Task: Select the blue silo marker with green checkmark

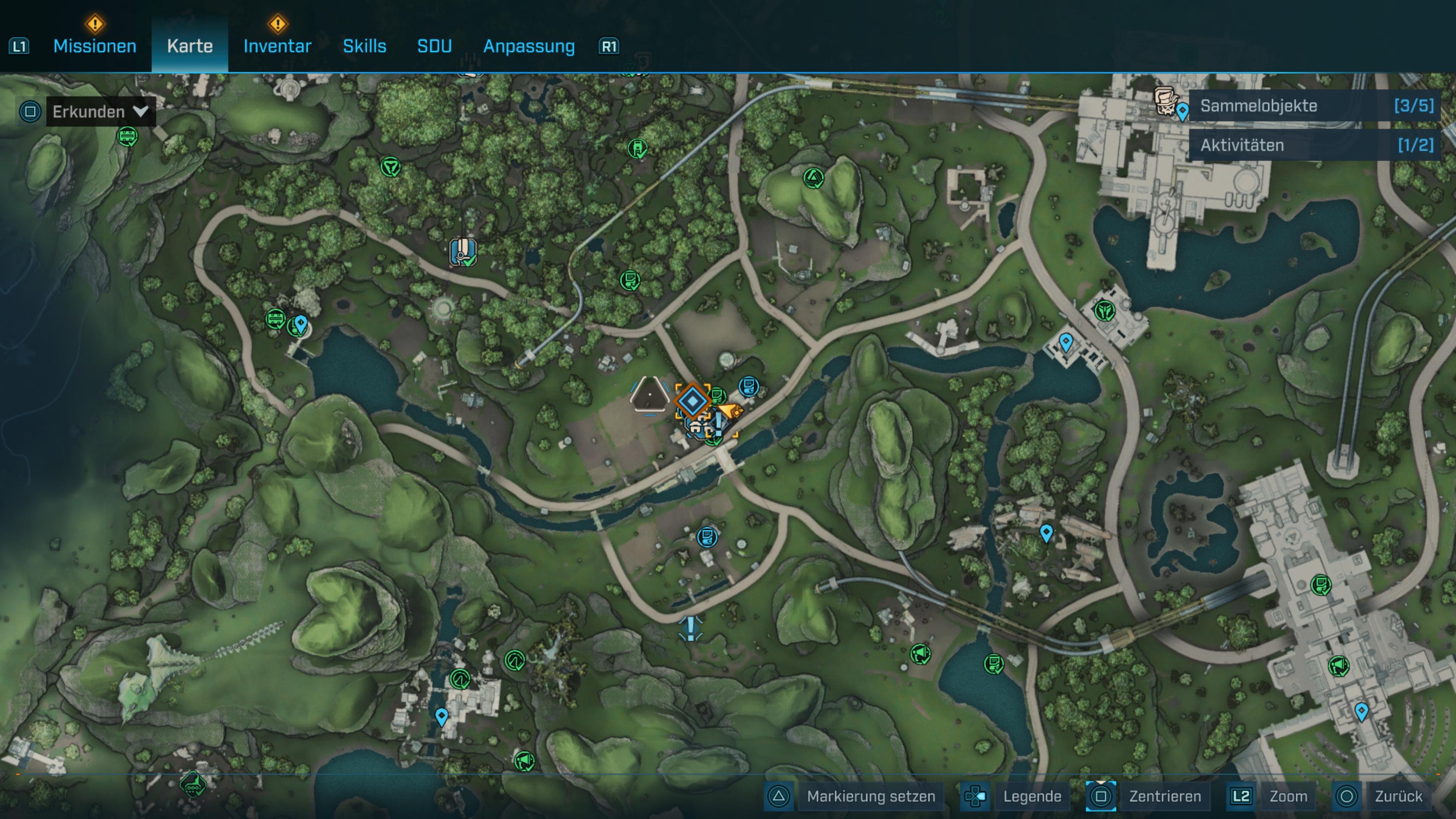Action: [x=463, y=251]
